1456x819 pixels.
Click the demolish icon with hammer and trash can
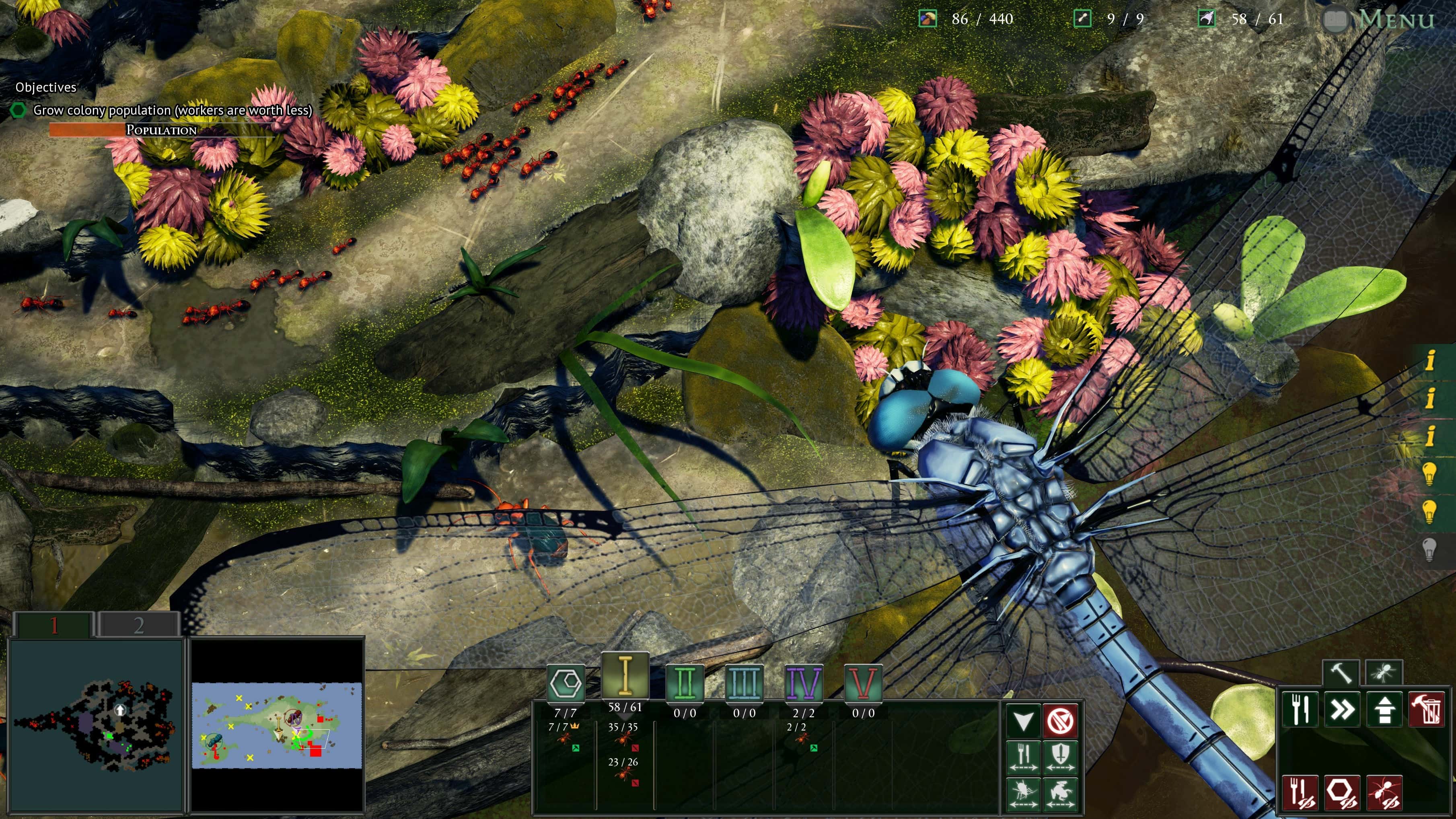(x=1426, y=709)
